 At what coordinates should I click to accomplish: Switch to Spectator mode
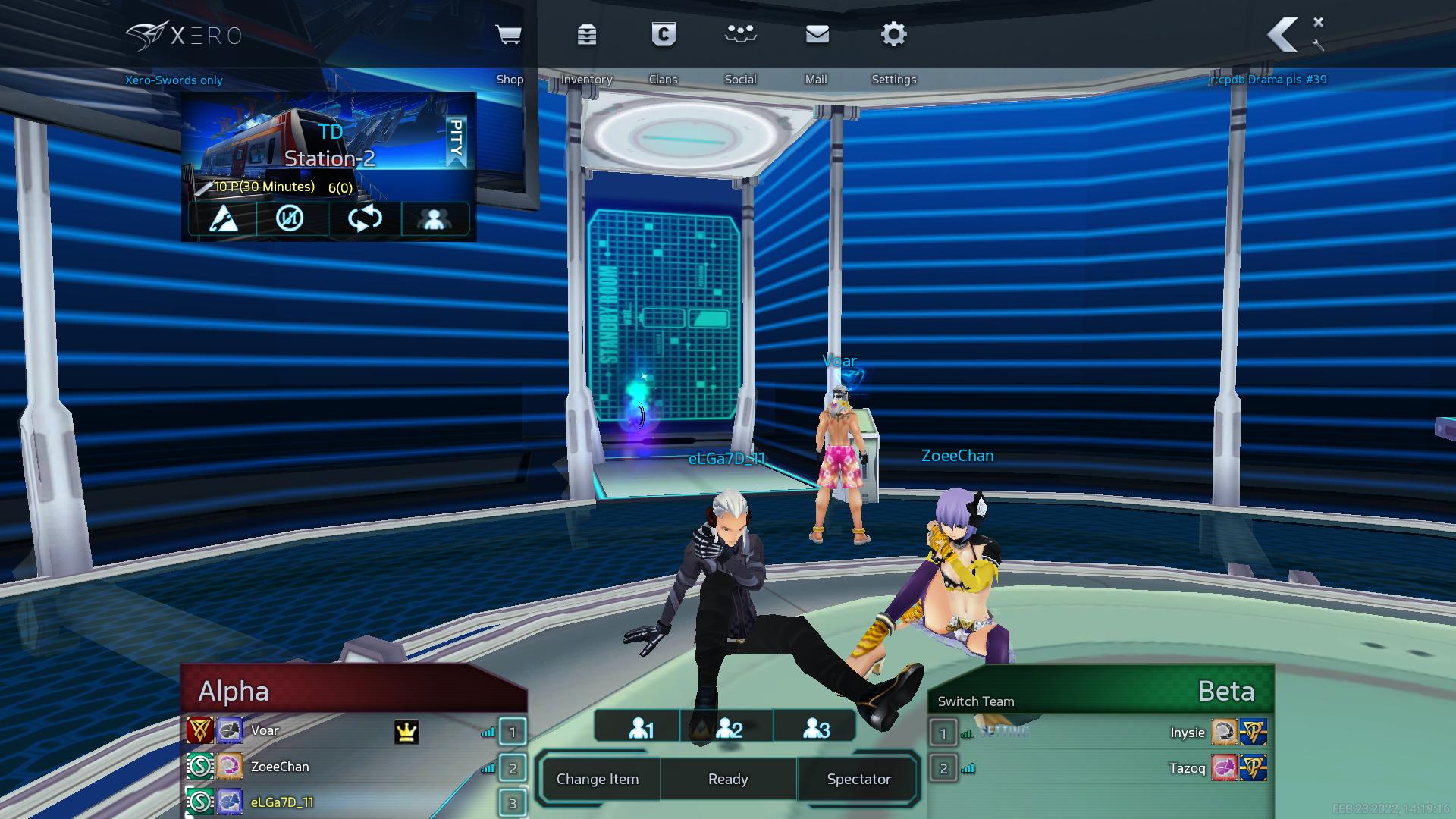(x=858, y=779)
